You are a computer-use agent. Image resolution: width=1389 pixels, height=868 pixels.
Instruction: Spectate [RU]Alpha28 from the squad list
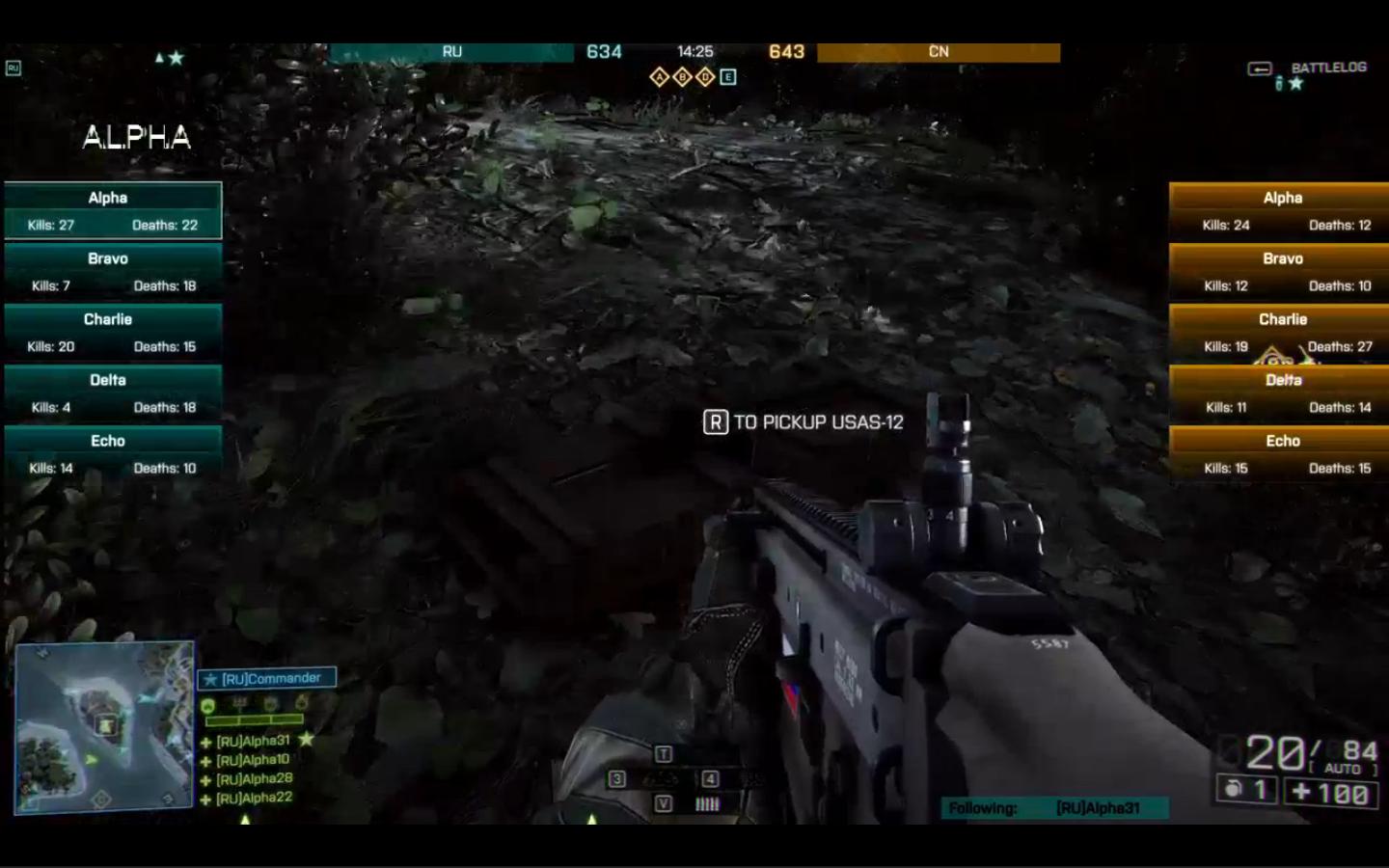253,779
